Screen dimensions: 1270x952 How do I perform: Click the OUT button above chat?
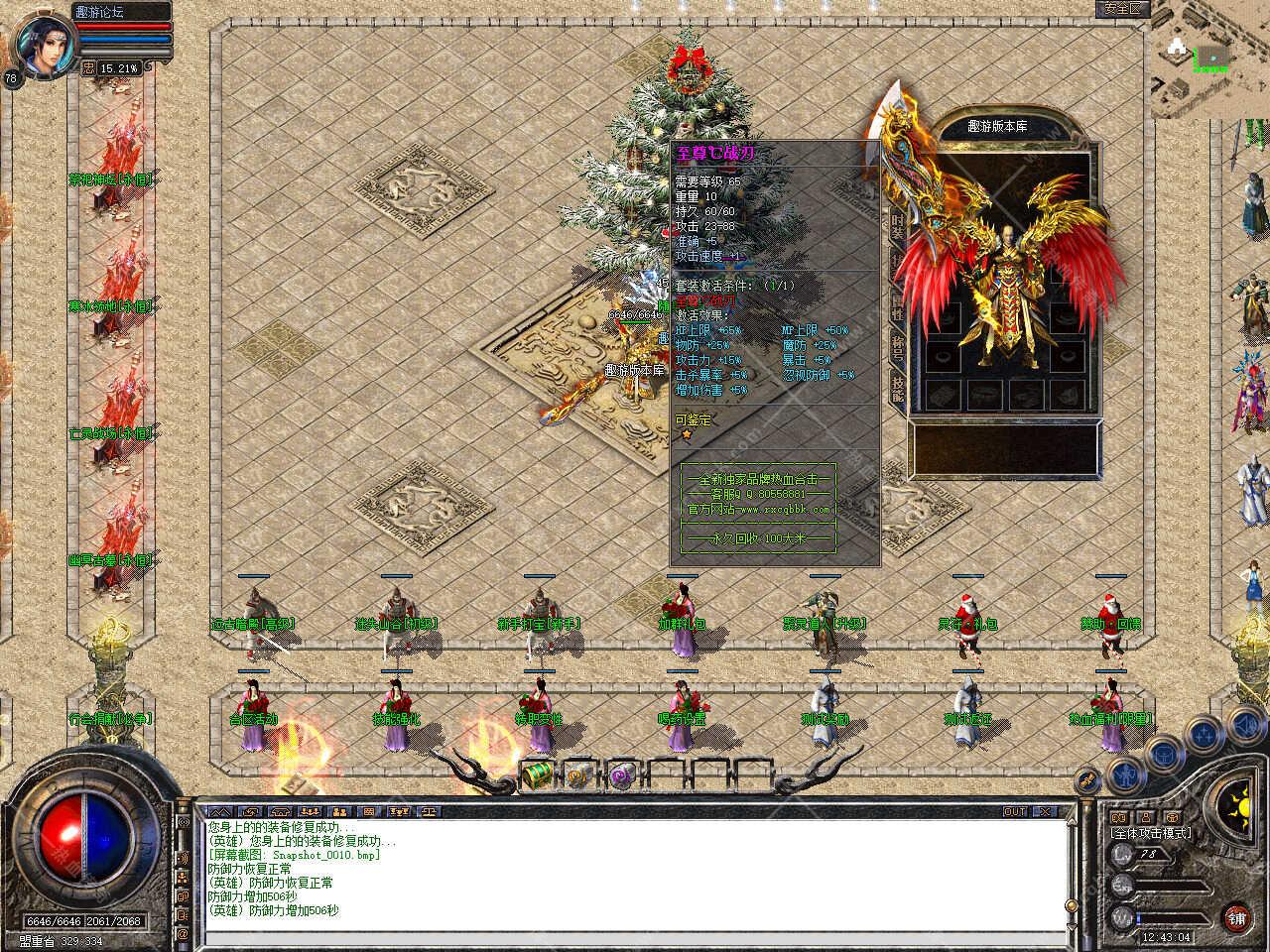pos(1015,811)
